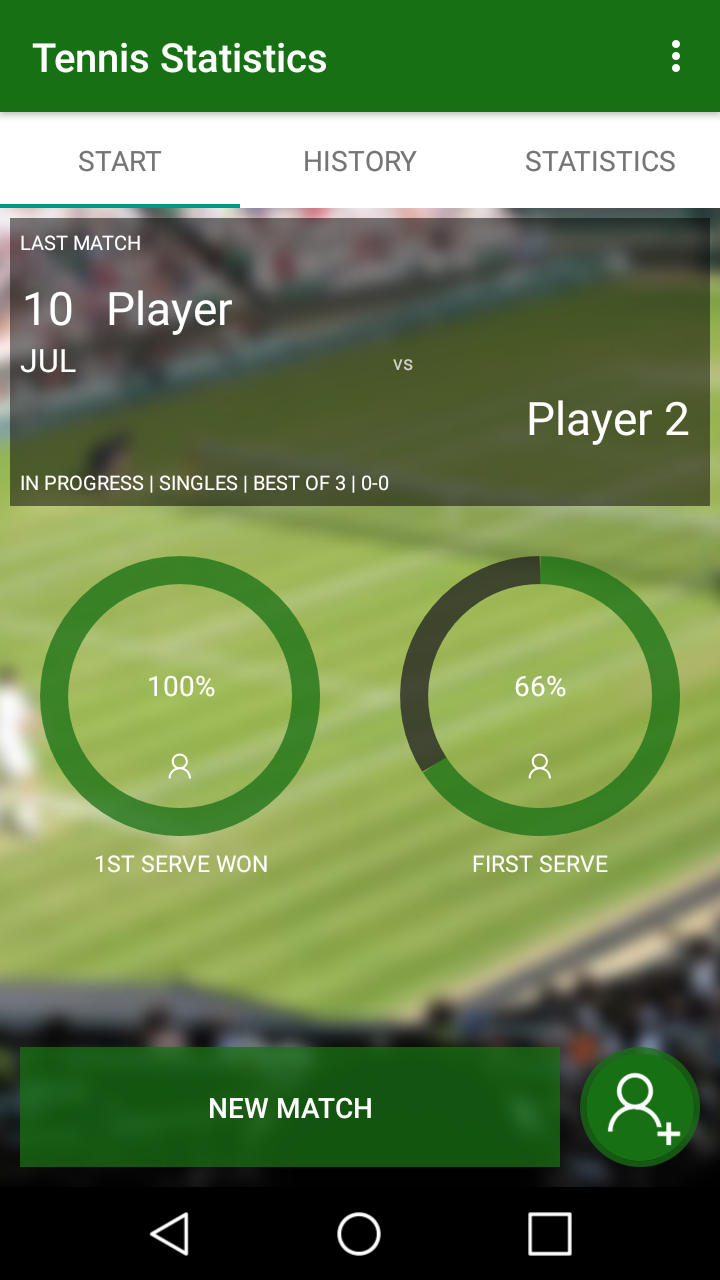Tap the Android home button

359,1233
